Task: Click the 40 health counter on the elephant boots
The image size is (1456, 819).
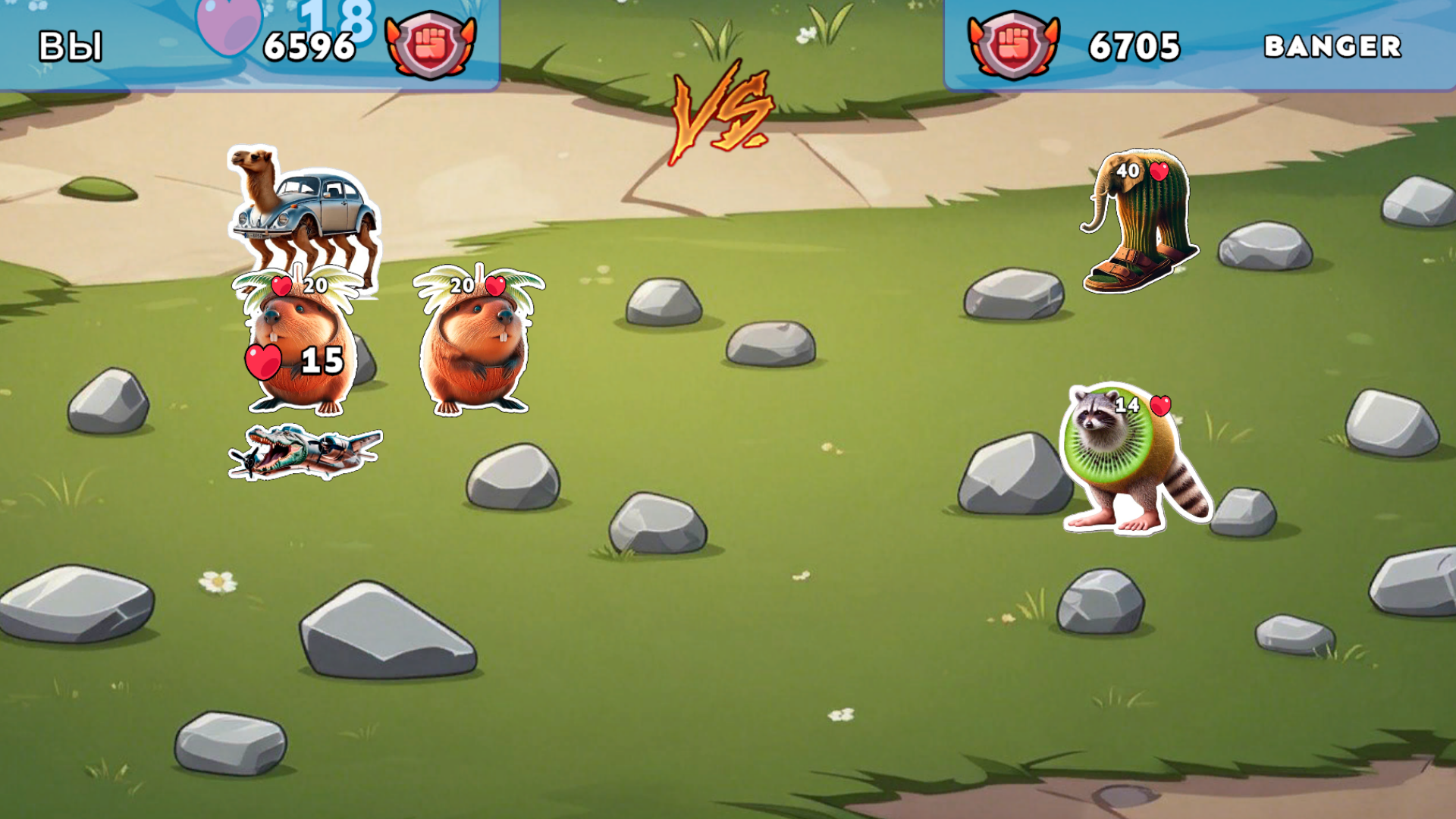Action: tap(1128, 172)
